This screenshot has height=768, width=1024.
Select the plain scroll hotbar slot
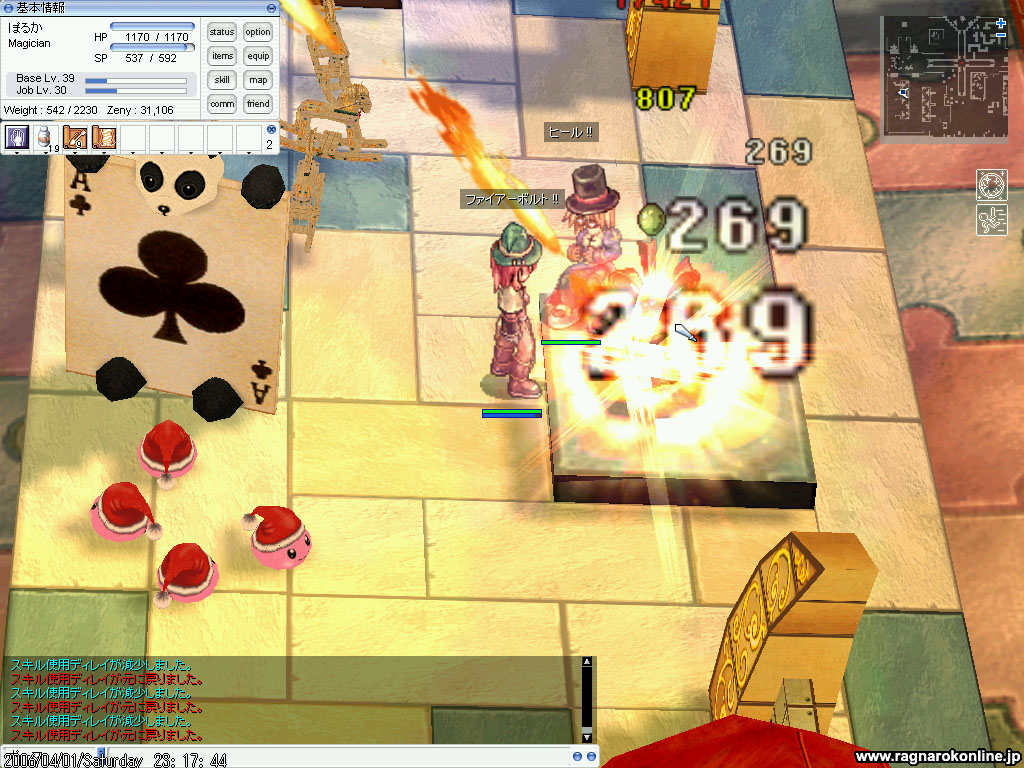(103, 137)
